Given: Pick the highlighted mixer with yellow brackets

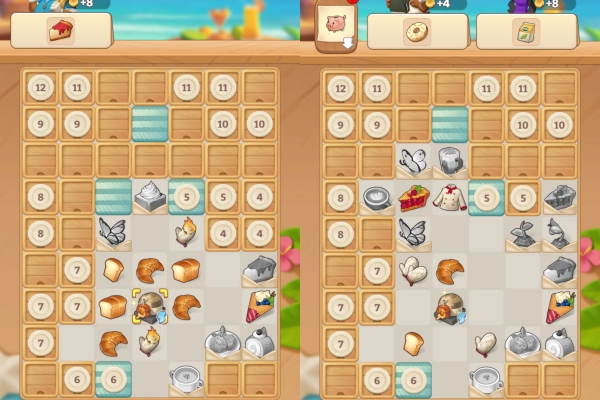Looking at the screenshot, I should point(150,306).
